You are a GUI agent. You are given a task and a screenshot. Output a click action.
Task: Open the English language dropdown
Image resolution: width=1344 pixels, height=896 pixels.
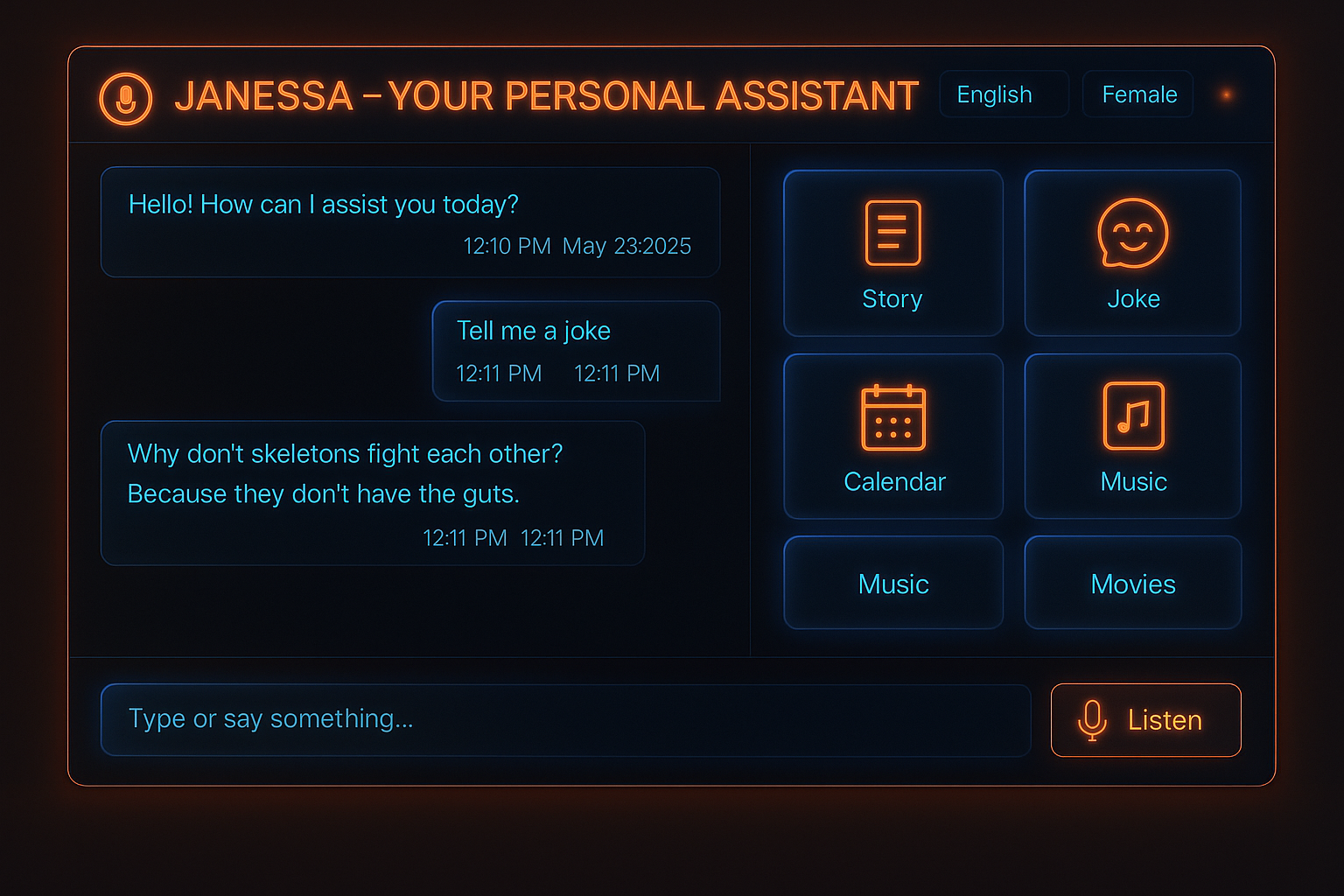[1003, 94]
